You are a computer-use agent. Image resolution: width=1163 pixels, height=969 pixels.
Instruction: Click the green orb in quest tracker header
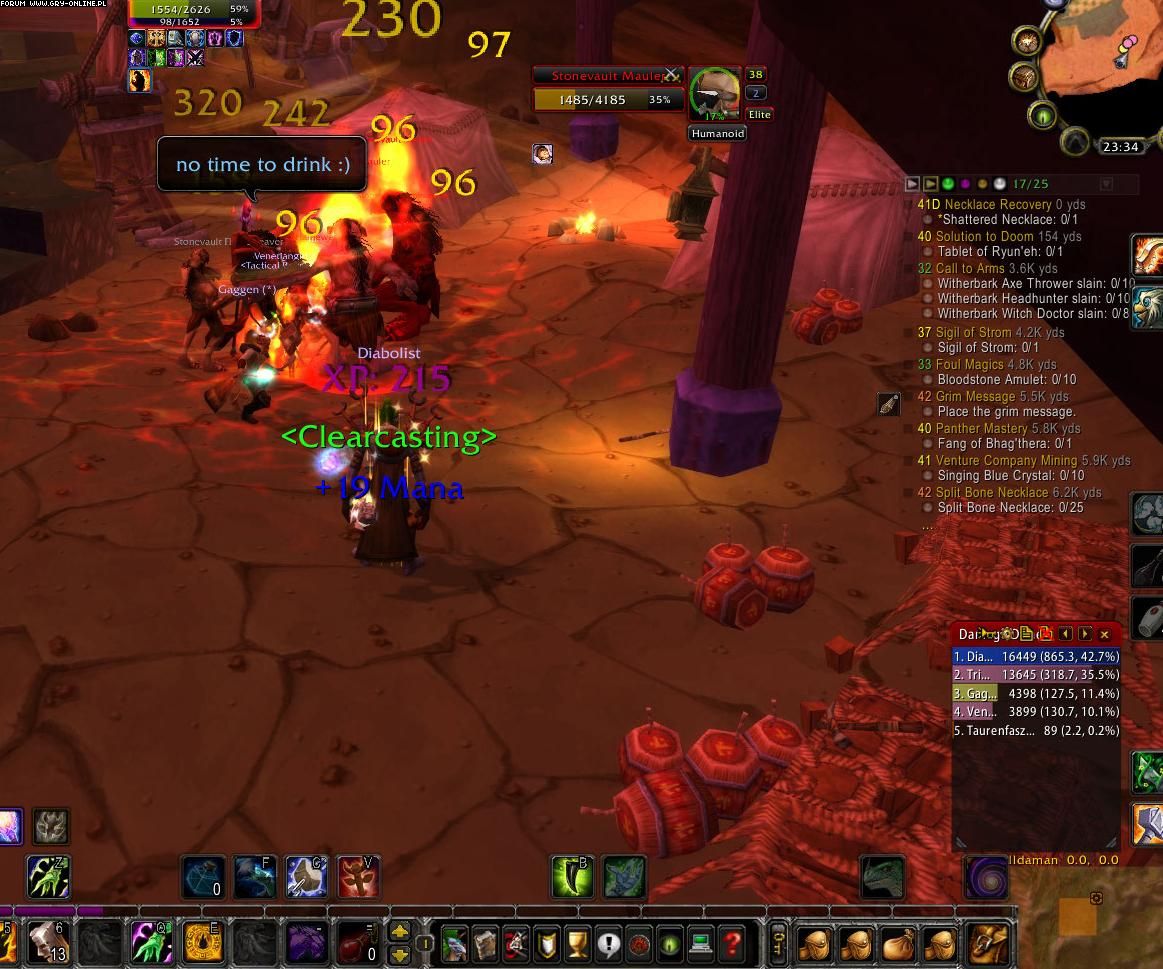948,184
